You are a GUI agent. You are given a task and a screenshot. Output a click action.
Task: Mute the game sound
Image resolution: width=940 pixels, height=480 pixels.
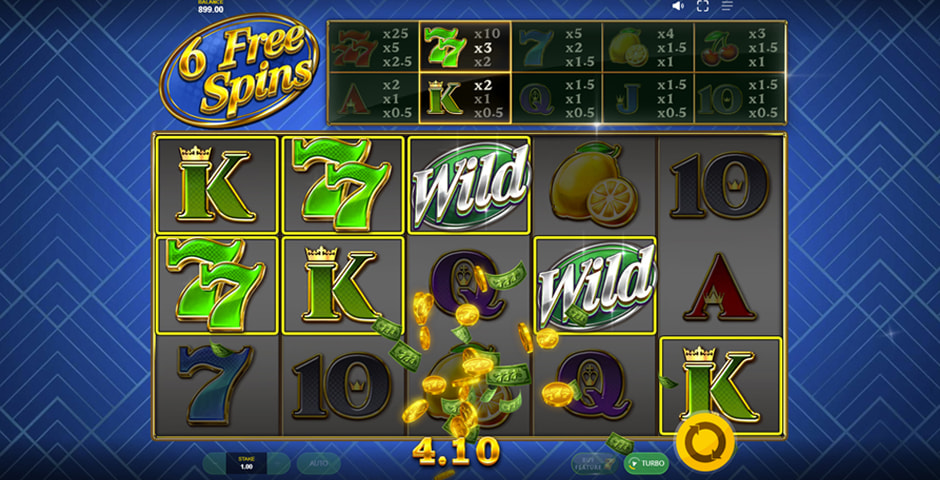coord(678,6)
